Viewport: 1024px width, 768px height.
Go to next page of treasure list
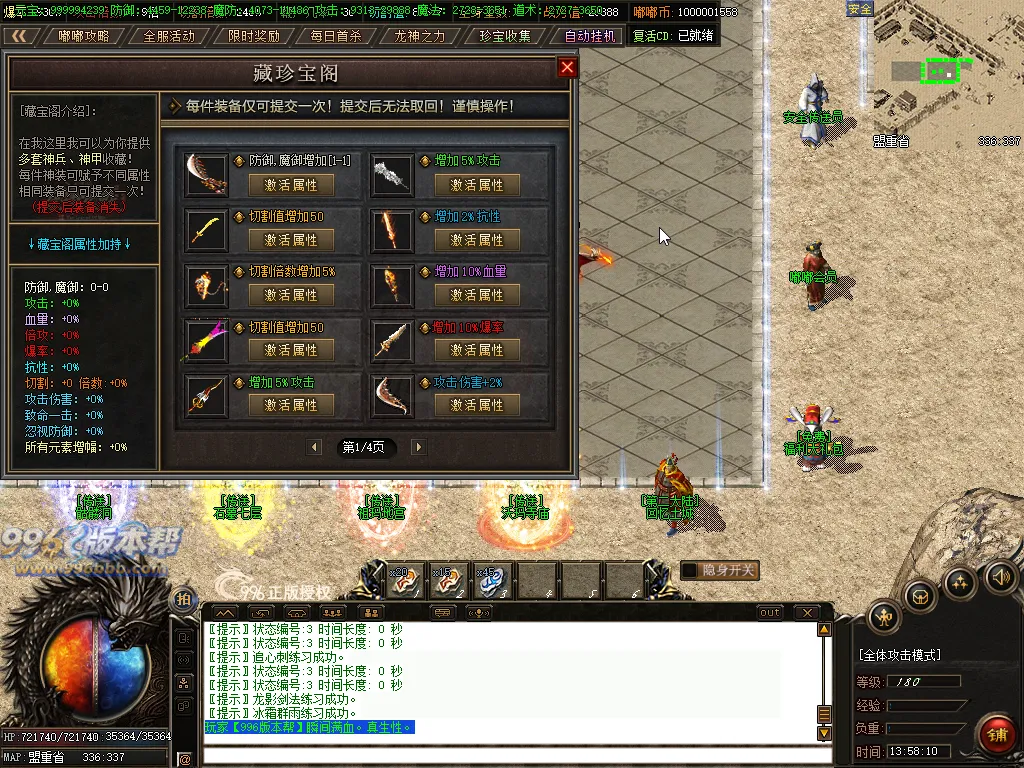pyautogui.click(x=418, y=447)
